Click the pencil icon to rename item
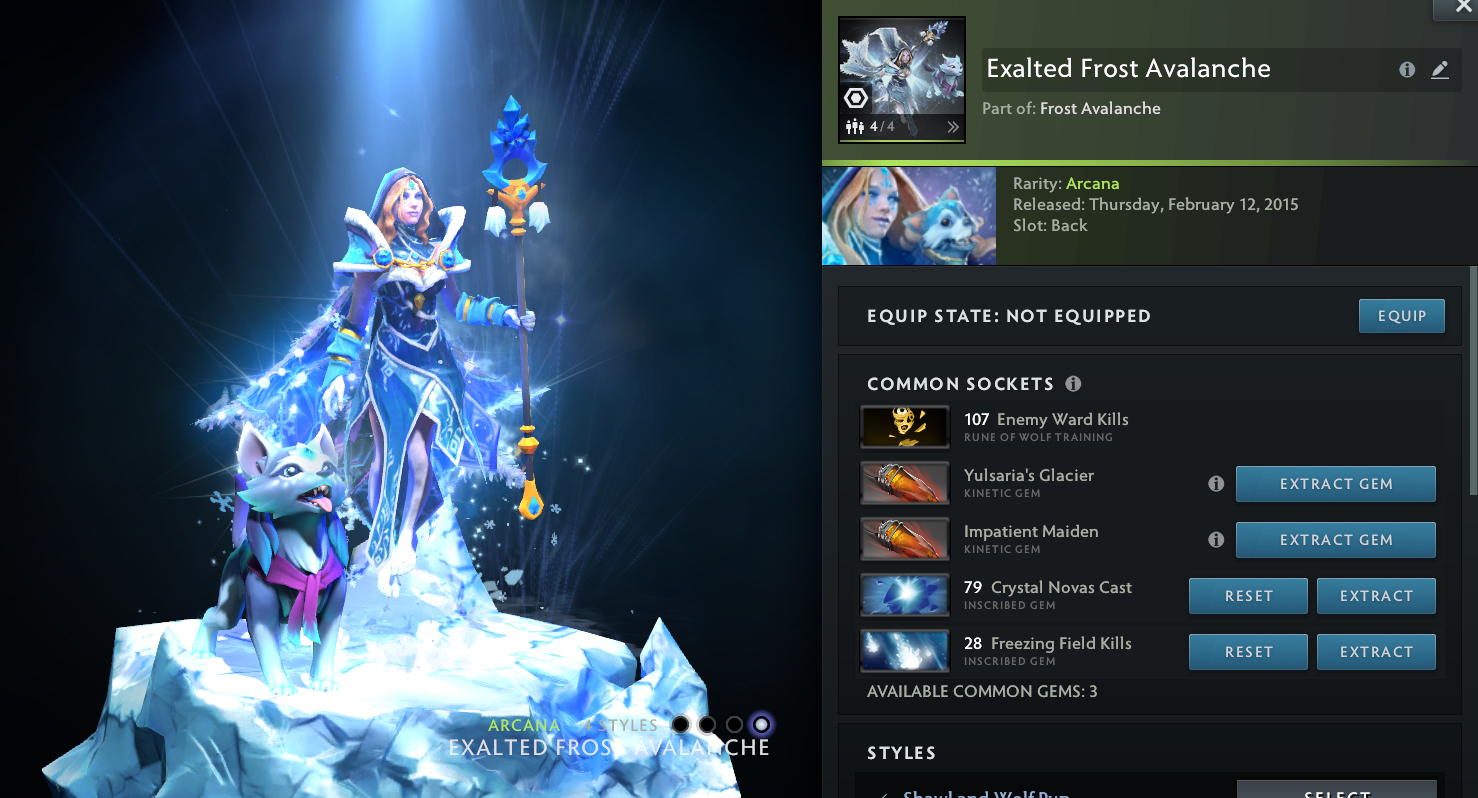1478x798 pixels. (1440, 70)
